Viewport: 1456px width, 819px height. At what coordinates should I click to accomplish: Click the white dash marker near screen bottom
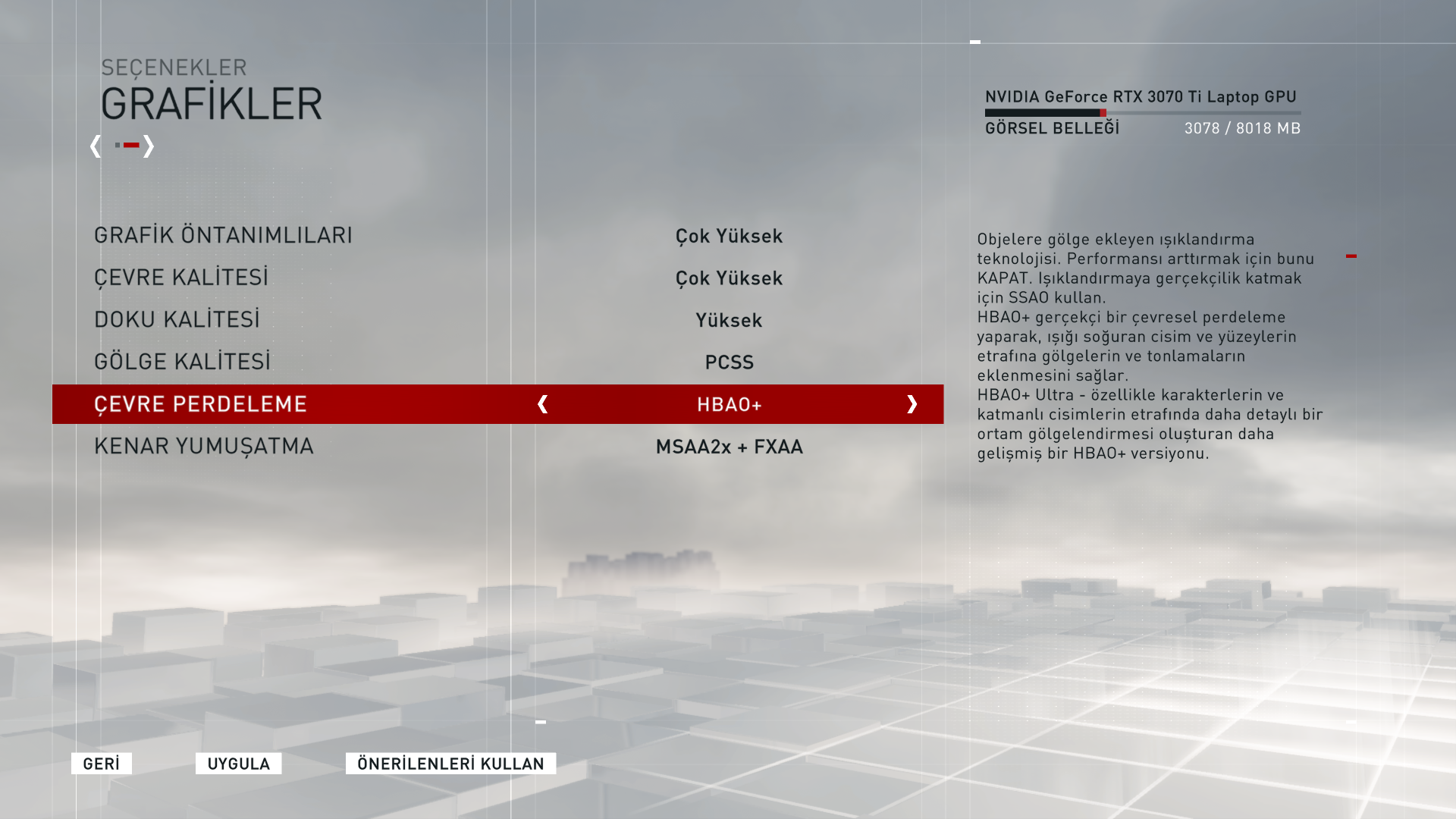539,723
